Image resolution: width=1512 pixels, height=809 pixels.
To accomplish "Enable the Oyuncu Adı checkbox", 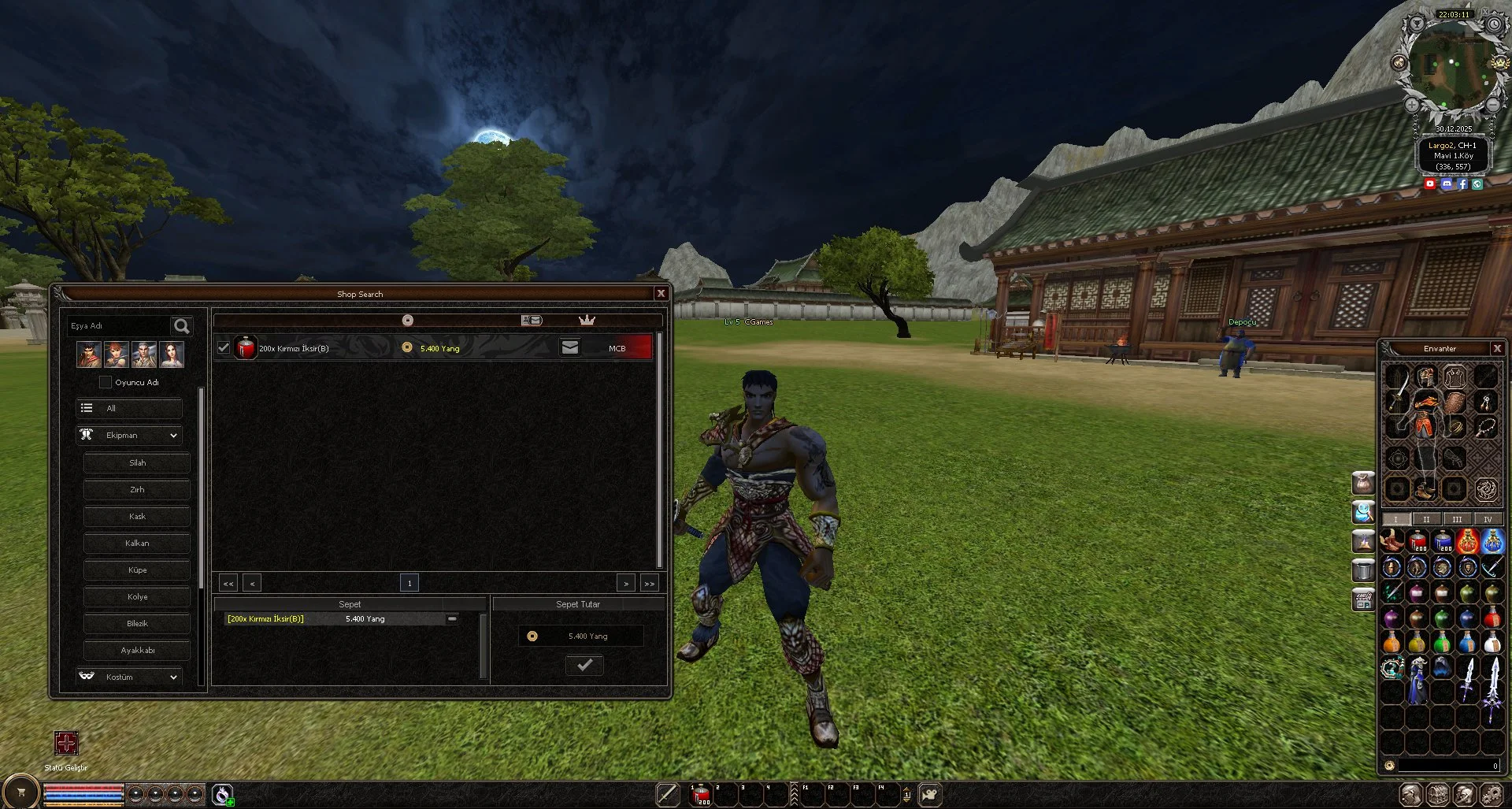I will (x=106, y=382).
